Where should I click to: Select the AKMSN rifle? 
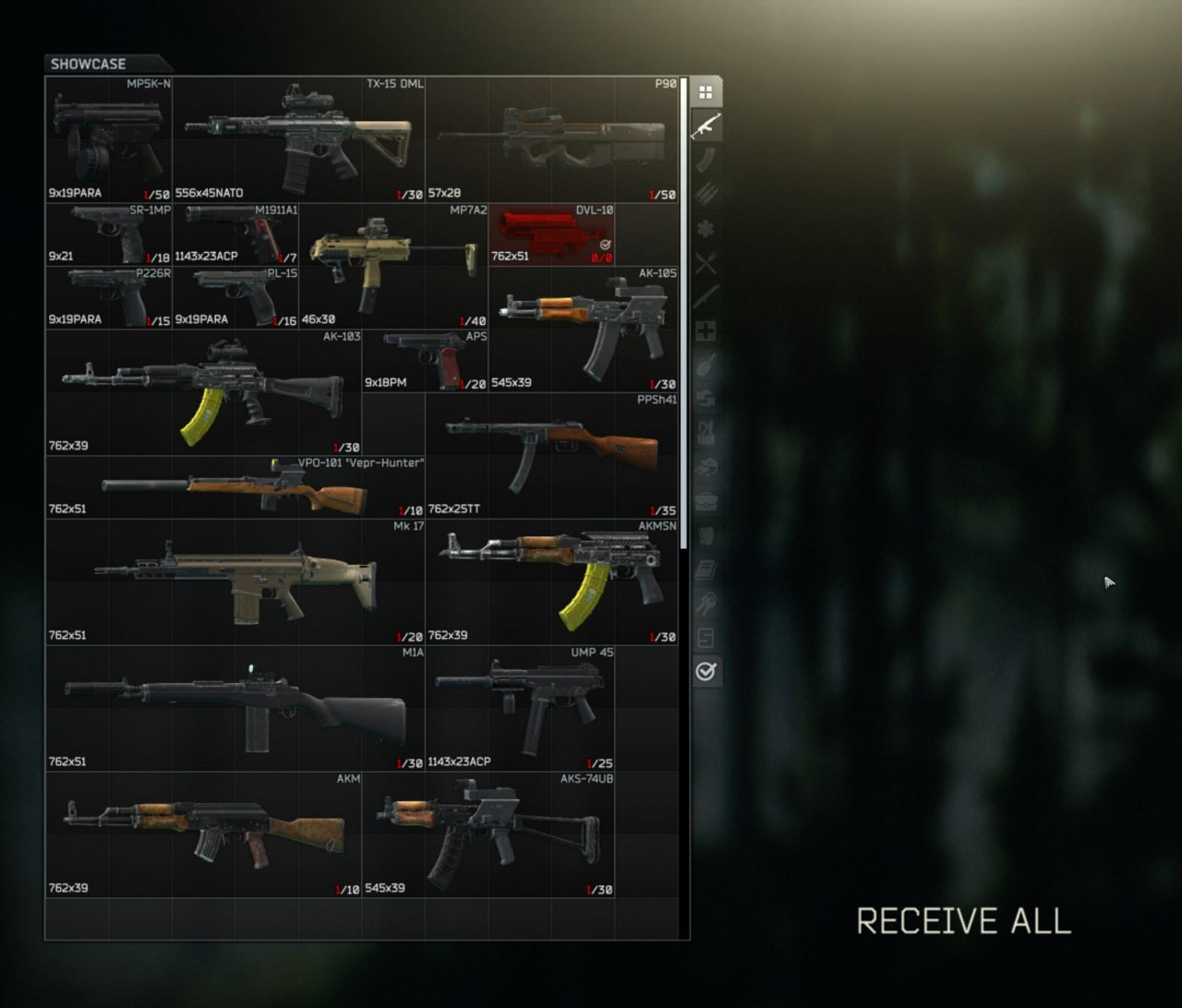pos(551,582)
